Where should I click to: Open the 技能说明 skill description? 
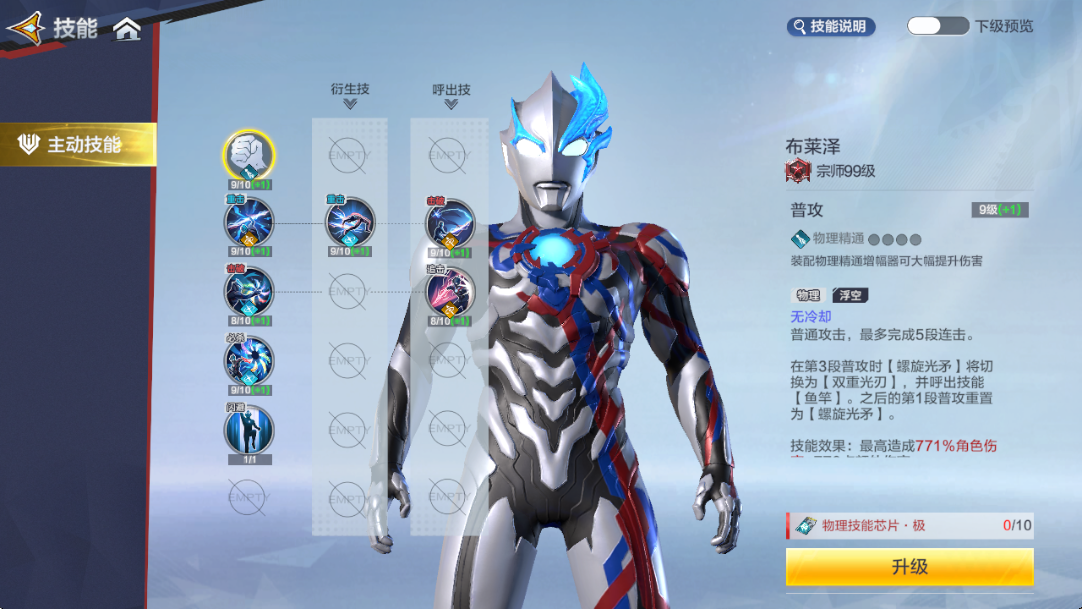tap(831, 27)
